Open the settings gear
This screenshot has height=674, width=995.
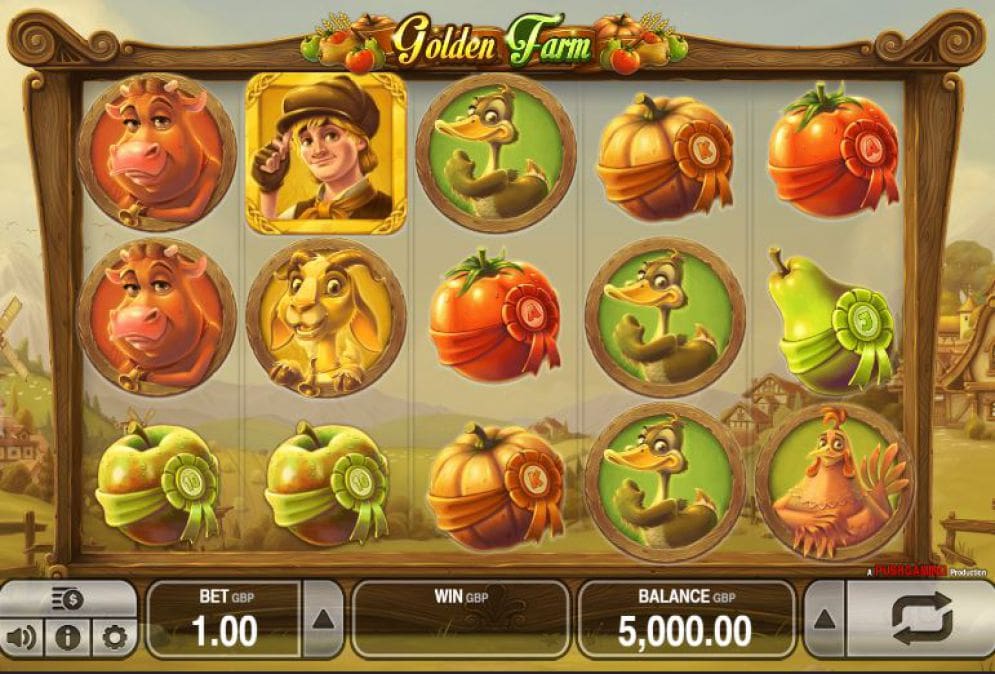[x=114, y=637]
